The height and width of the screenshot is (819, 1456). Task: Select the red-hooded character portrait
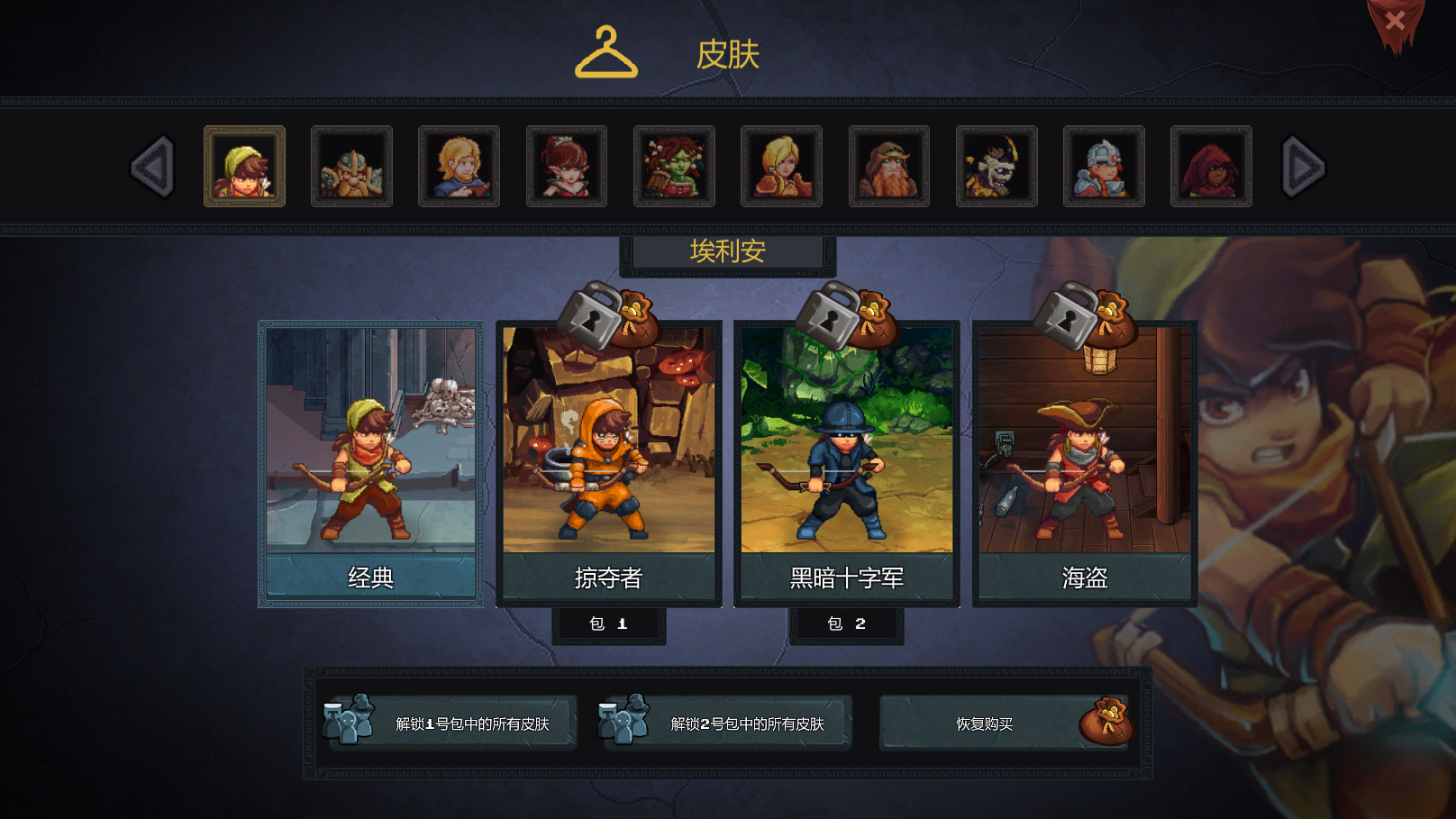(1212, 168)
